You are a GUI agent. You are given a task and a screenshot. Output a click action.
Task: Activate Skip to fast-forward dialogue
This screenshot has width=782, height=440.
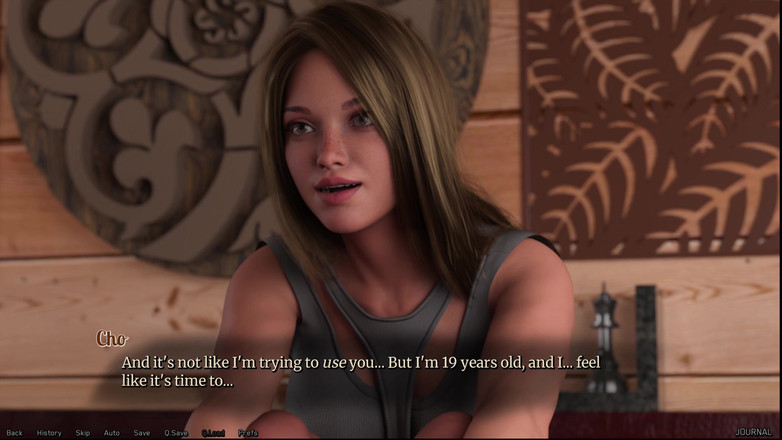[83, 433]
